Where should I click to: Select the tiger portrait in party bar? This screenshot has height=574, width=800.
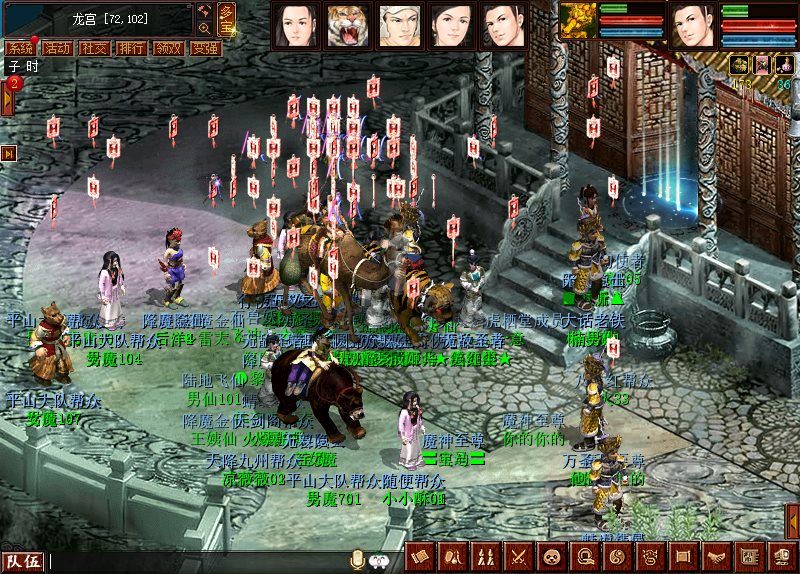coord(347,25)
